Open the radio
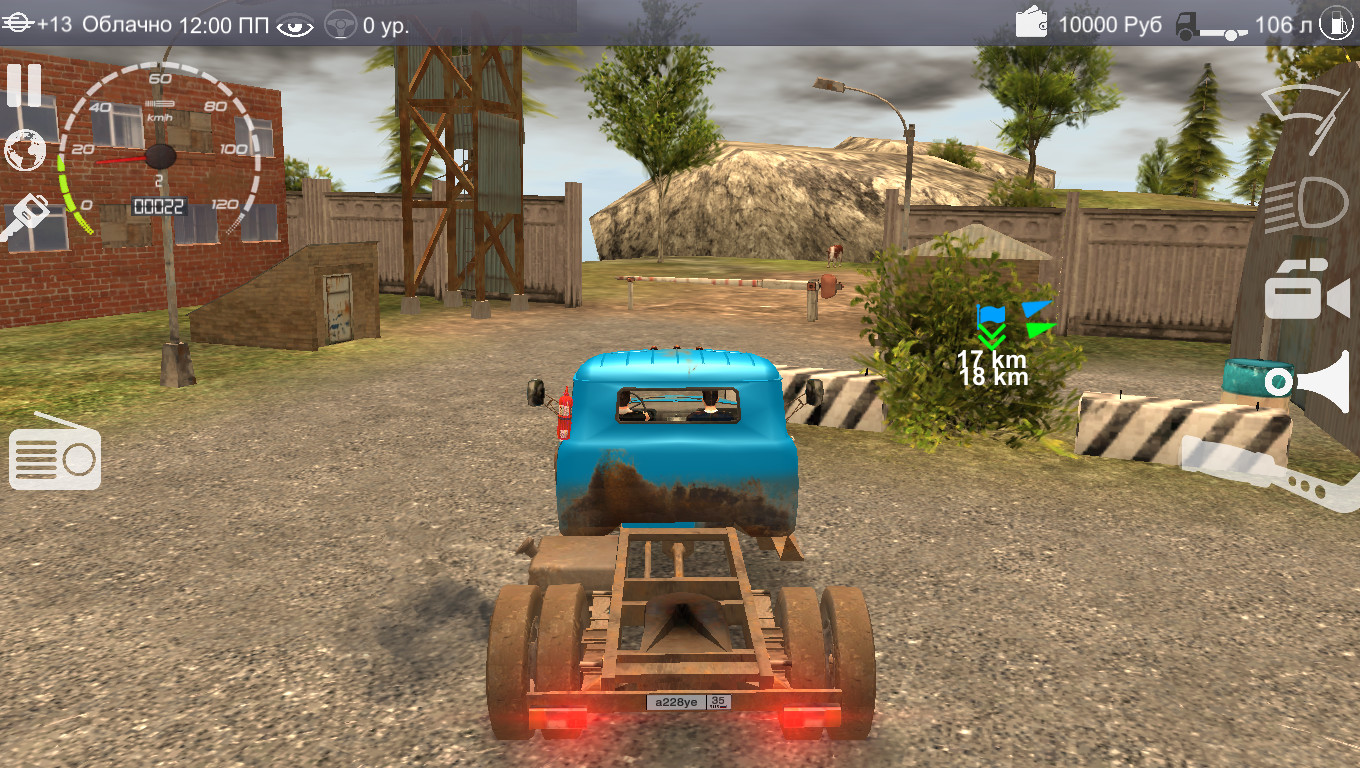The height and width of the screenshot is (768, 1360). [55, 457]
